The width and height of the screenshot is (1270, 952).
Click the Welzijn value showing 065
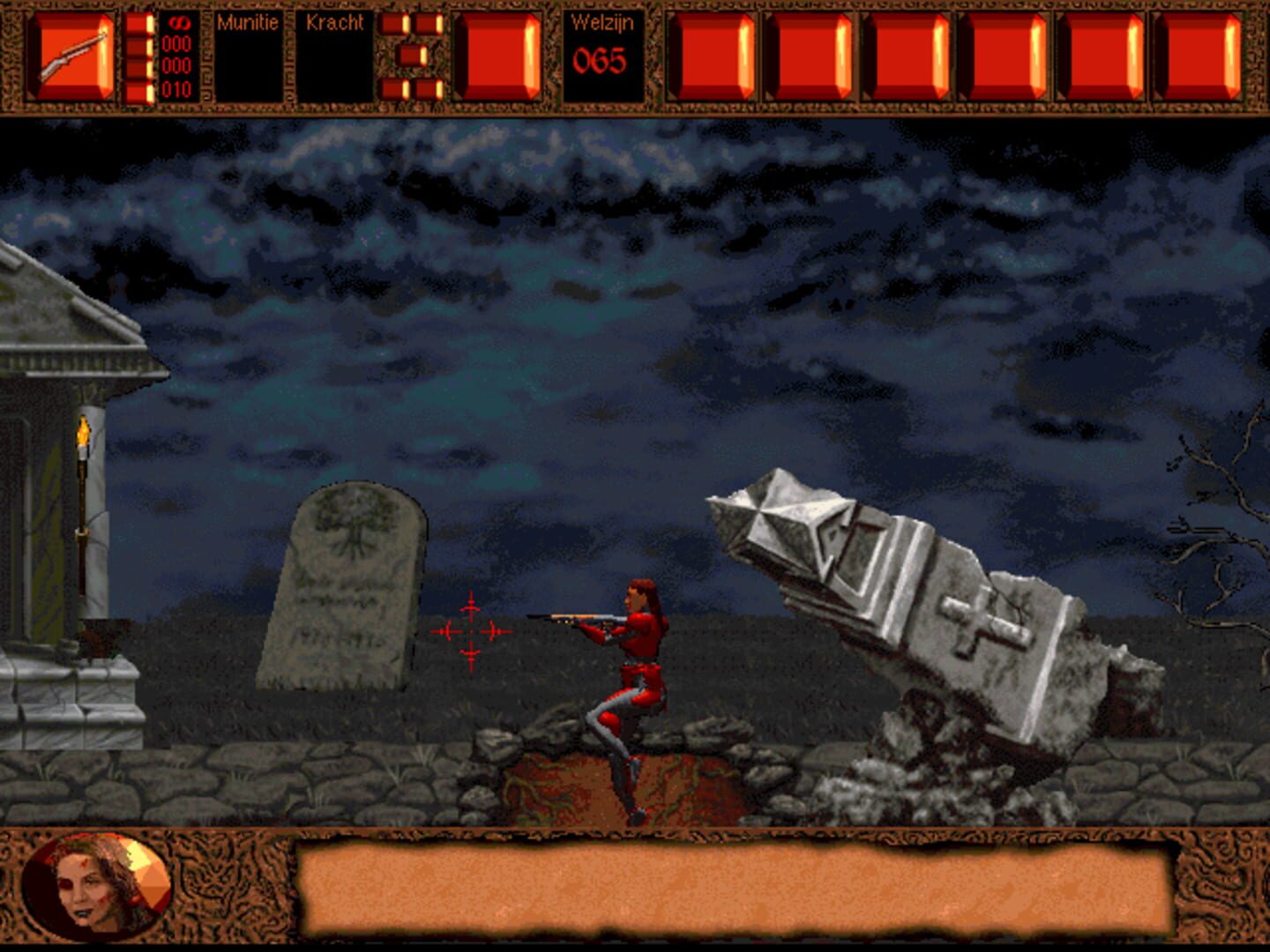(598, 62)
